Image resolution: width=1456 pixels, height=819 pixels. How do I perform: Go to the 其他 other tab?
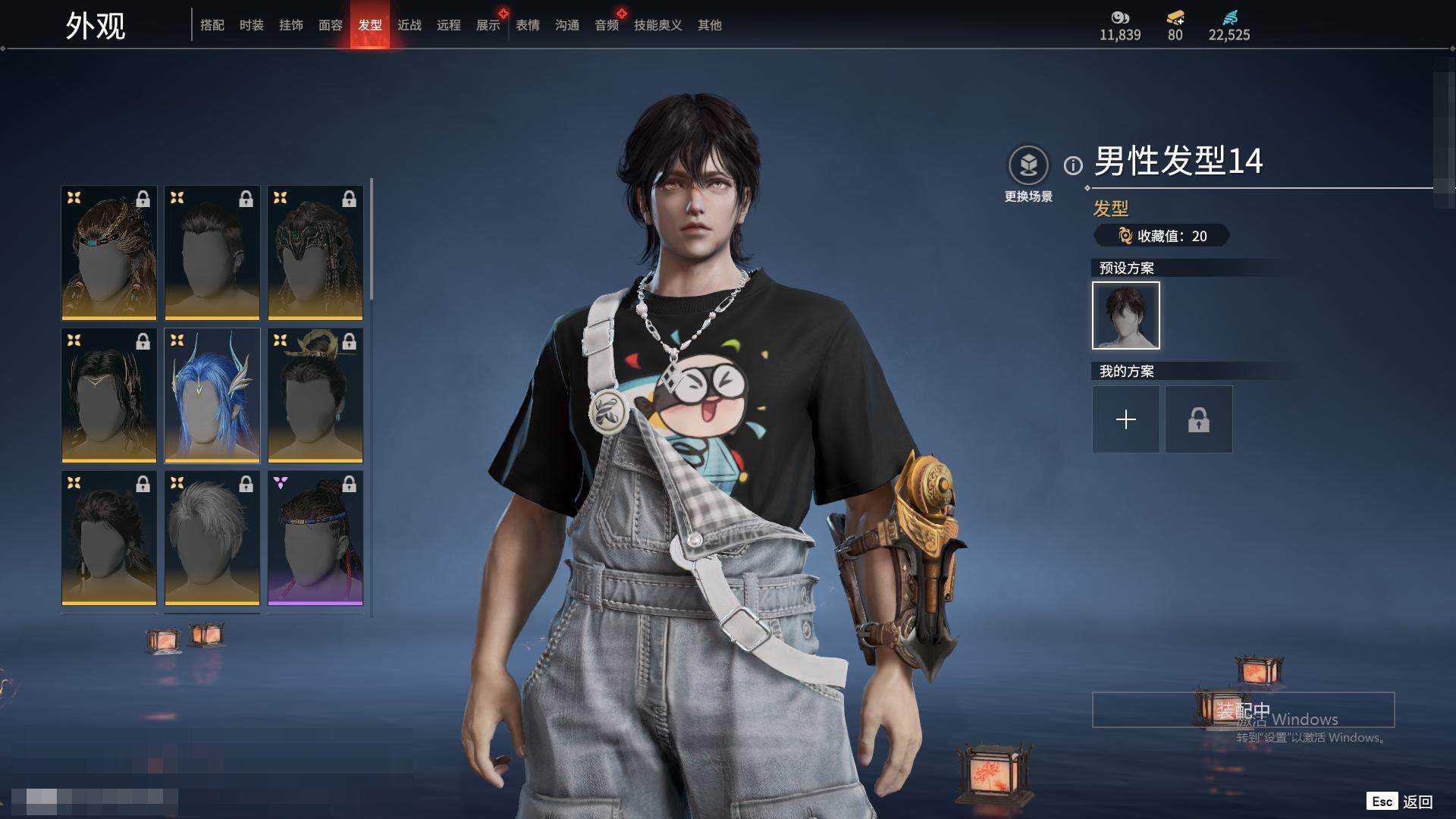710,25
